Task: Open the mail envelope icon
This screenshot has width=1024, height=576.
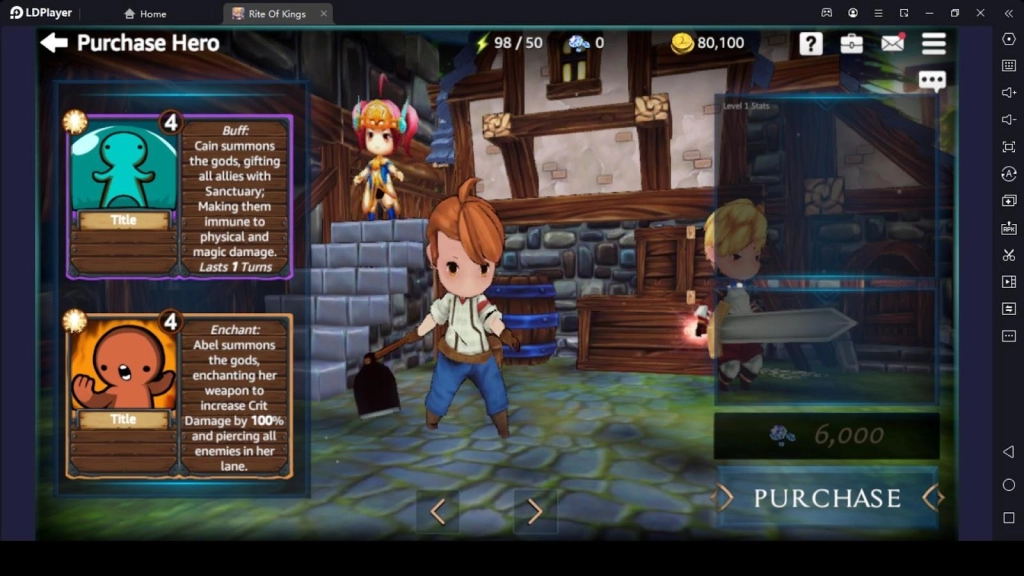Action: 892,43
